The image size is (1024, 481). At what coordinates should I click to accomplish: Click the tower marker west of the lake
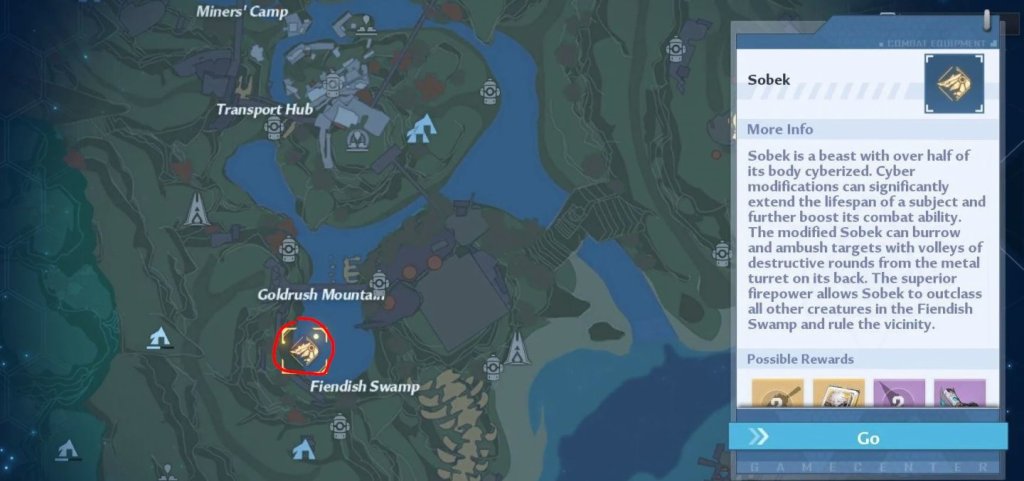coord(197,208)
